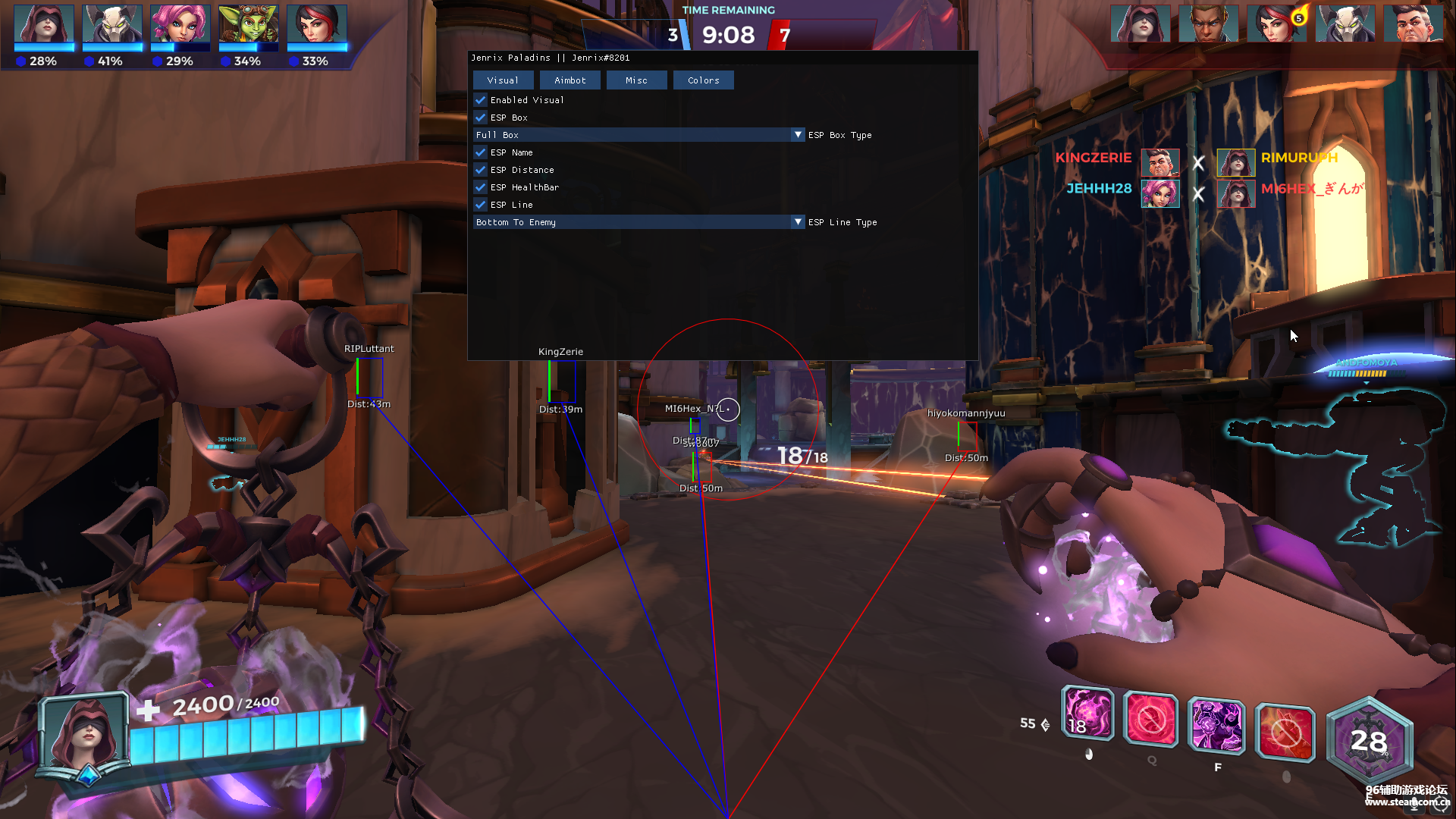The height and width of the screenshot is (819, 1456).
Task: Trigger the hexagonal ultimate icon showing 28
Action: [1369, 739]
